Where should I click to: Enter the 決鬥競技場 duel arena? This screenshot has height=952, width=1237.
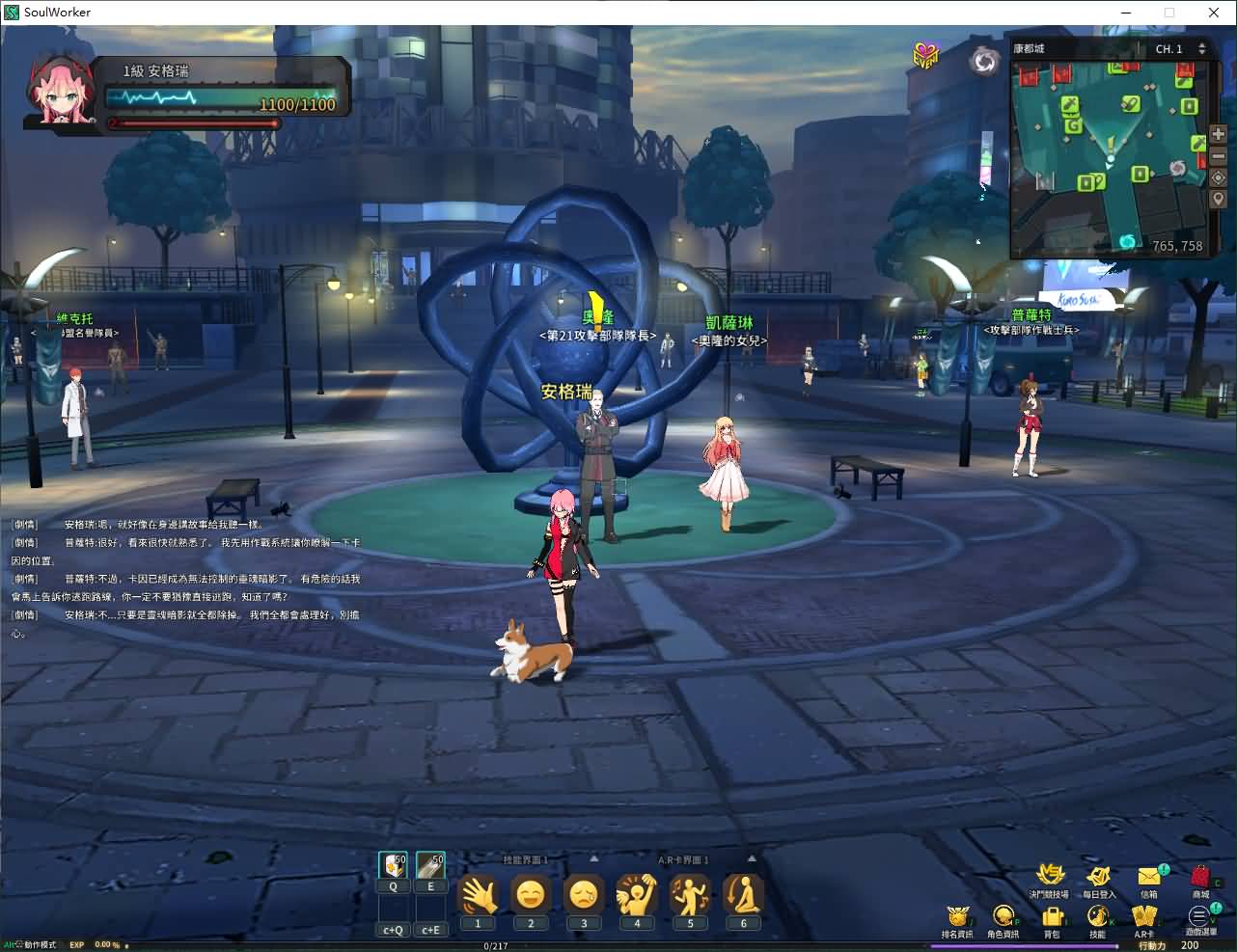[1049, 875]
